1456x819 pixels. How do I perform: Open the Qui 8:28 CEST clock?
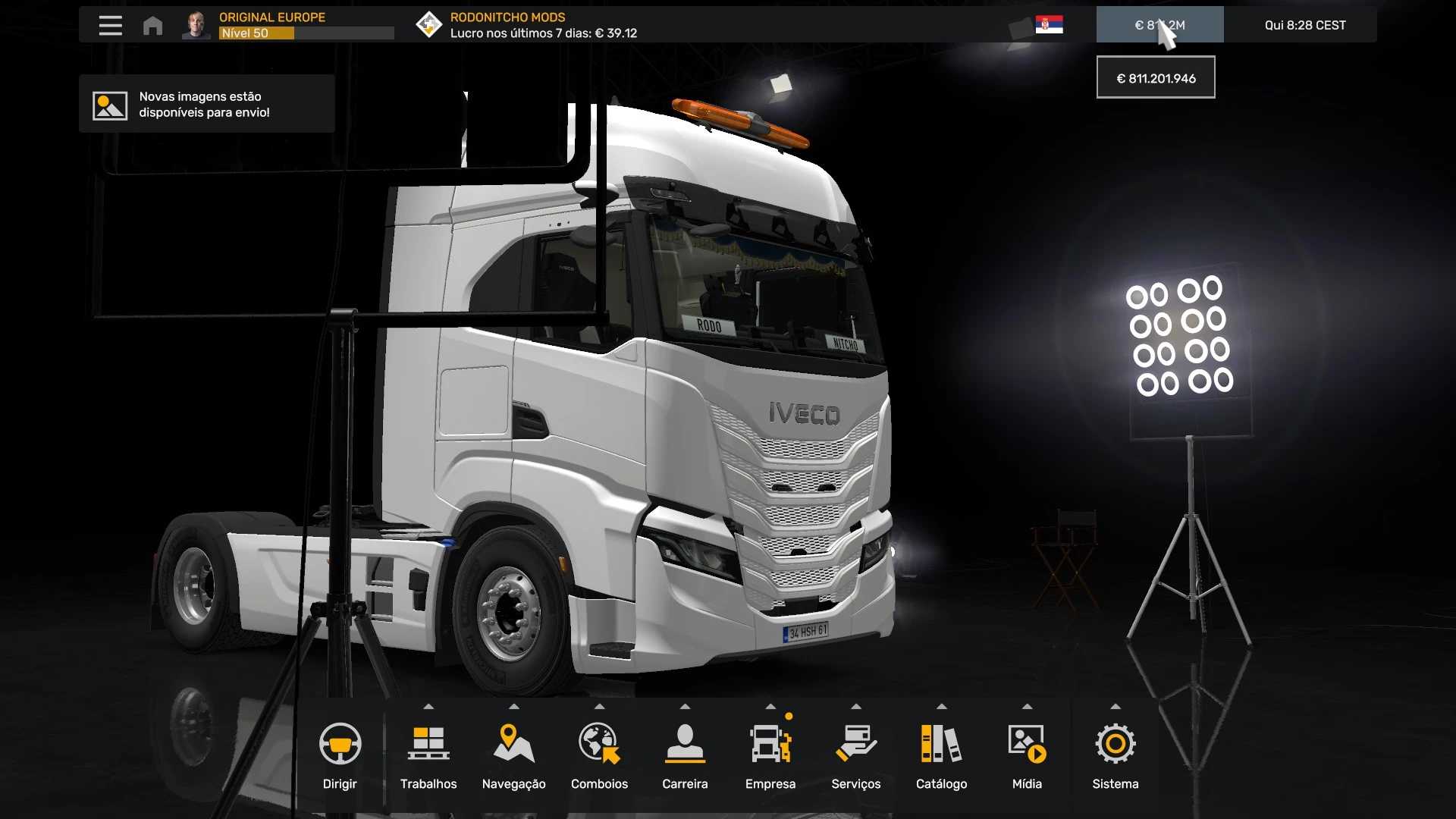1304,25
